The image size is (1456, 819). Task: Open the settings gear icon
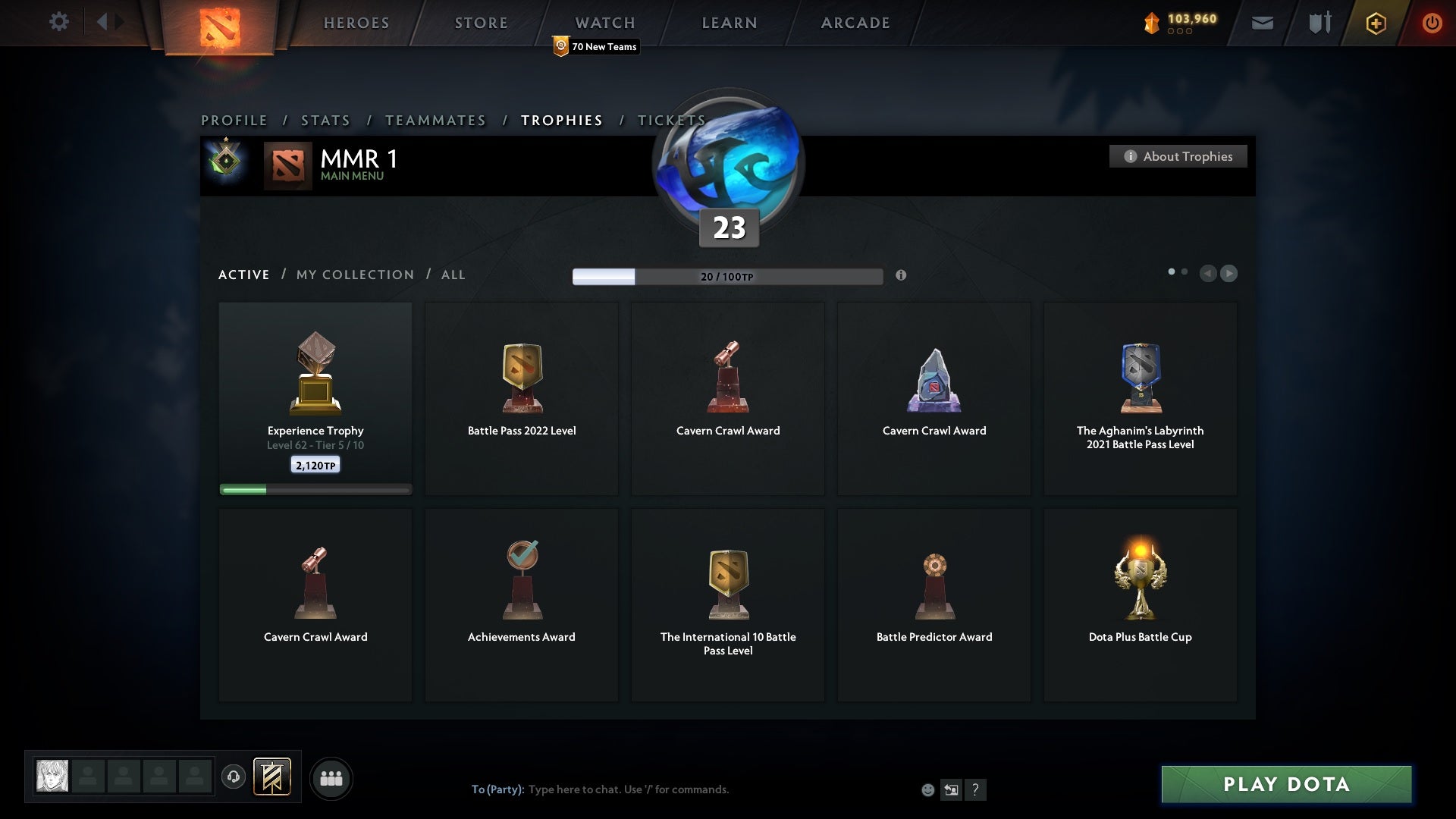[60, 23]
